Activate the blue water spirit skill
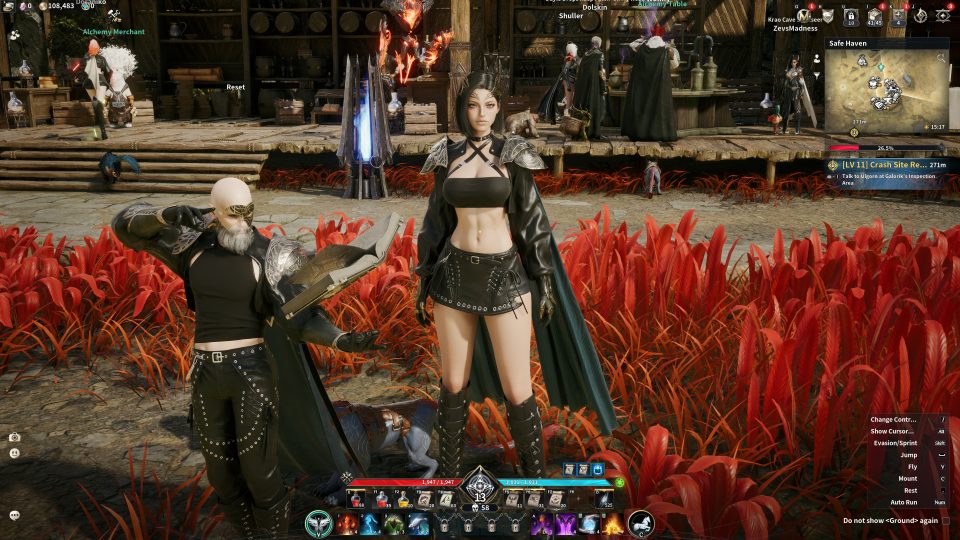The image size is (960, 540). [x=370, y=524]
